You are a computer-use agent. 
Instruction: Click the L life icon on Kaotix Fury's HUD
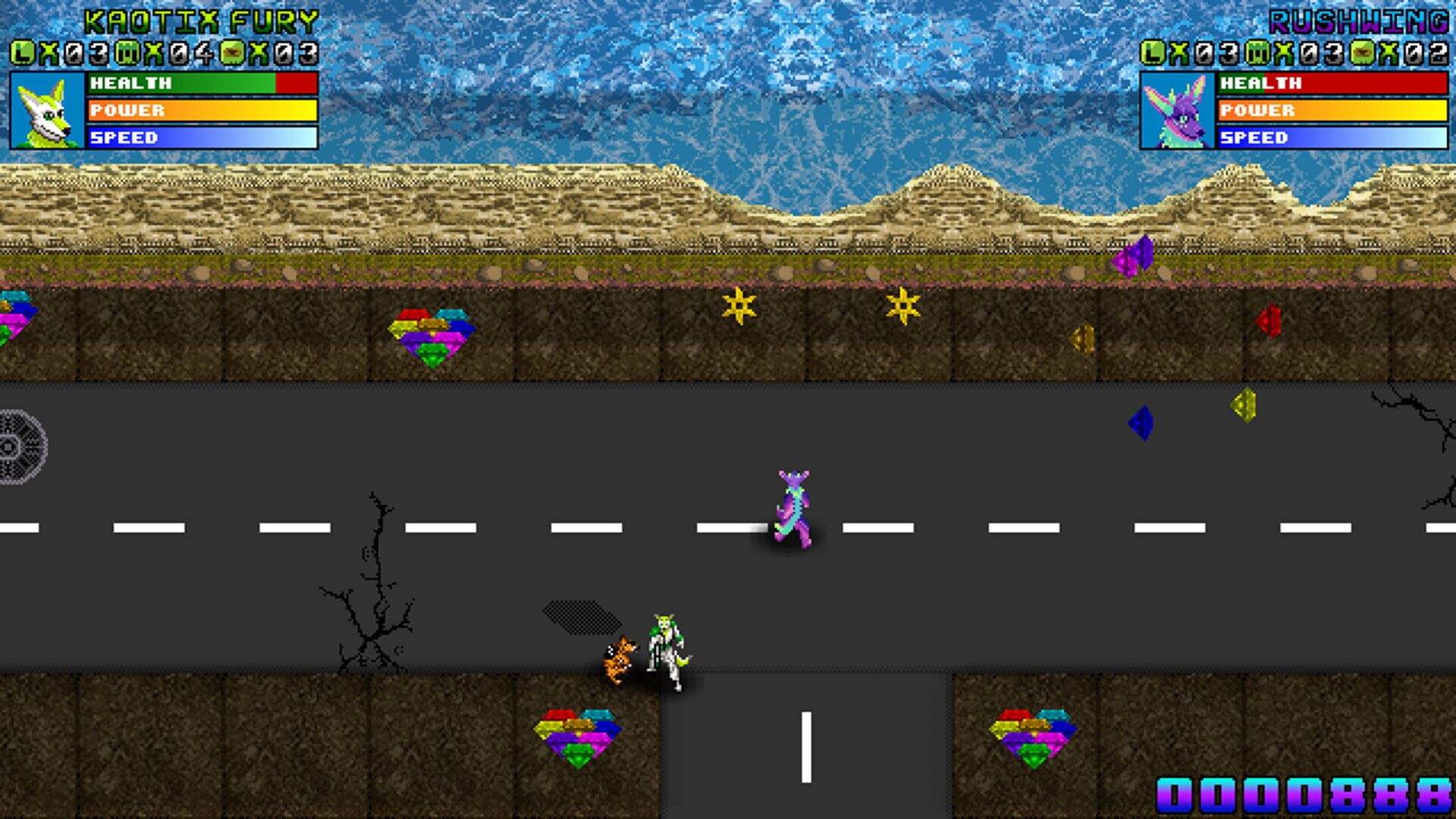[x=21, y=53]
